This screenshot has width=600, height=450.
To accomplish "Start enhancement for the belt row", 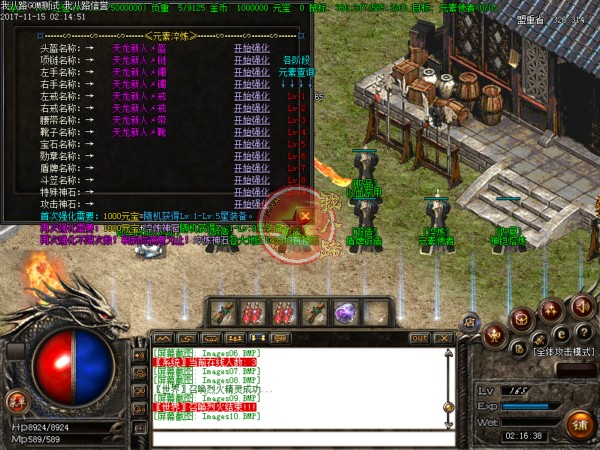I will coord(251,119).
